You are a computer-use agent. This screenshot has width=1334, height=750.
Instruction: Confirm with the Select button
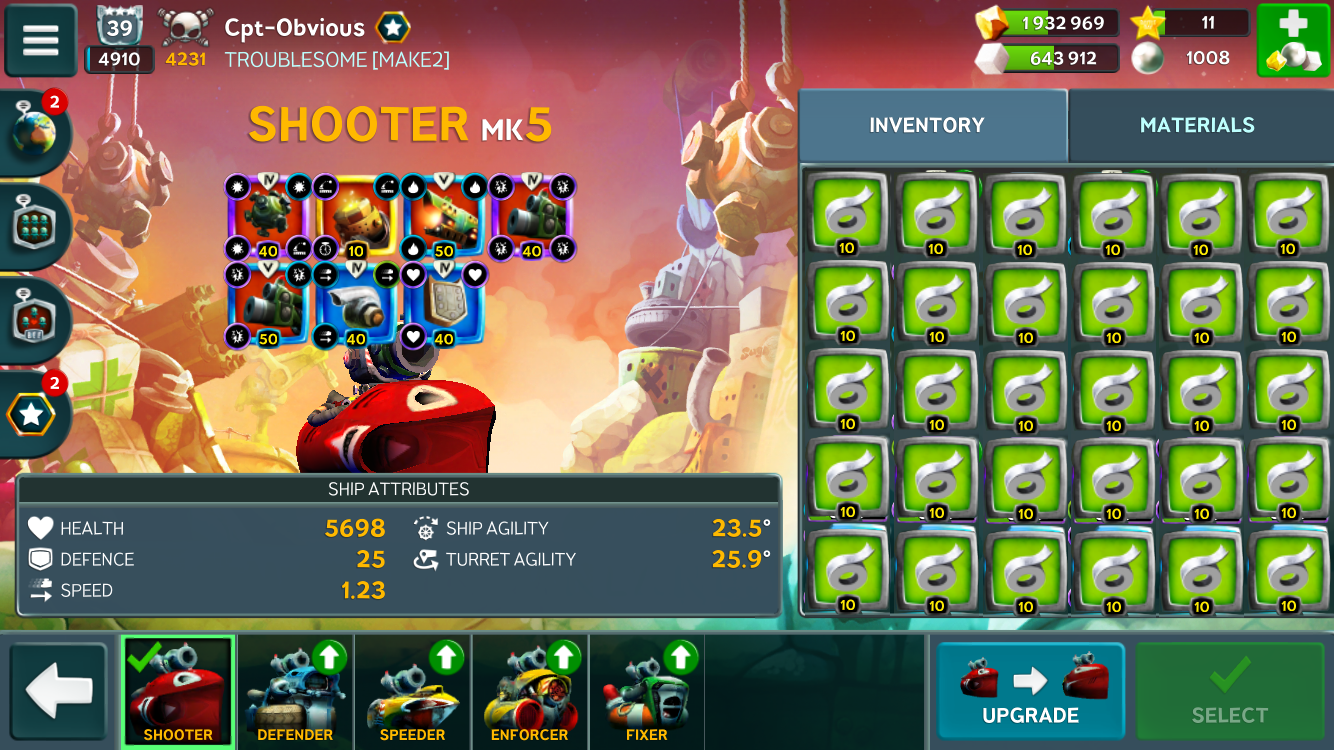click(1229, 691)
